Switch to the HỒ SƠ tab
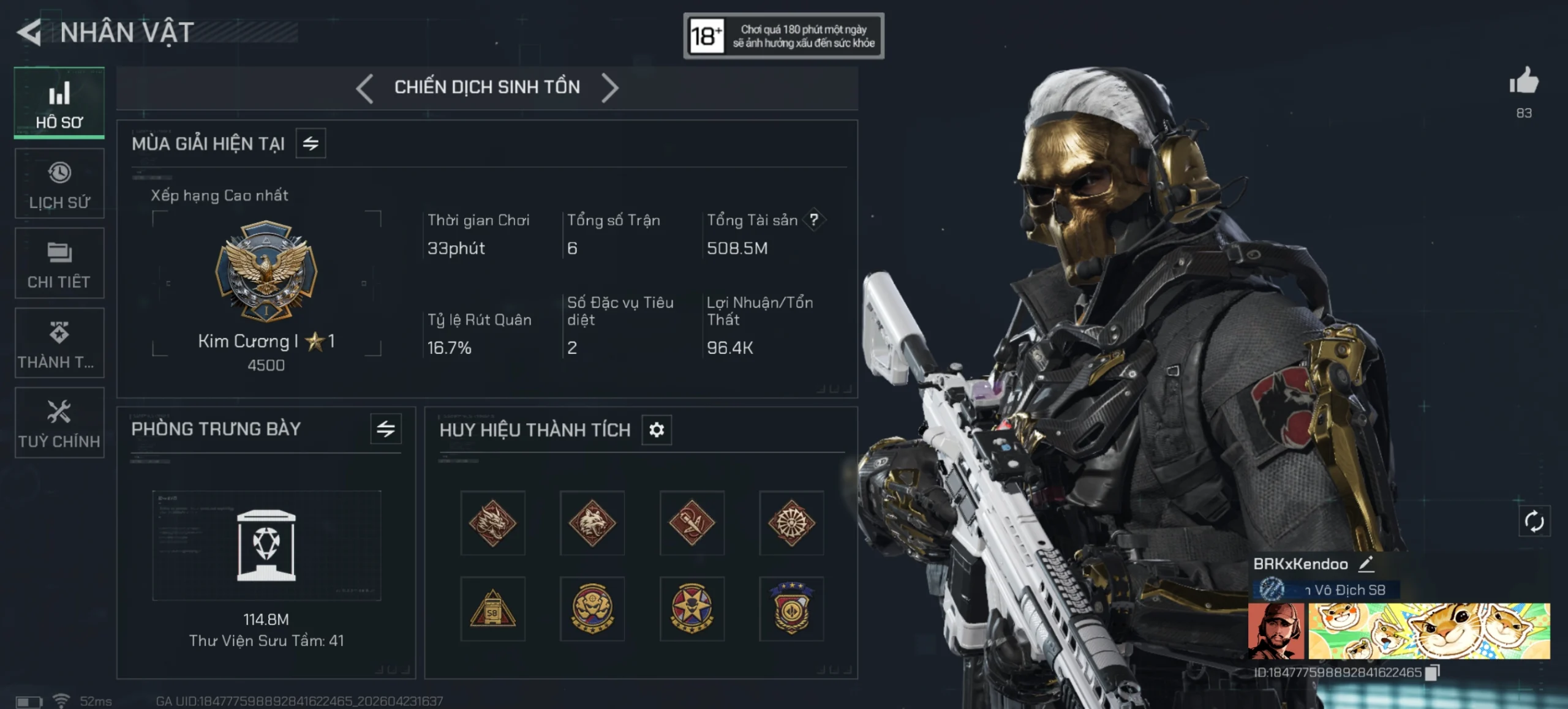This screenshot has width=1568, height=709. (x=59, y=103)
